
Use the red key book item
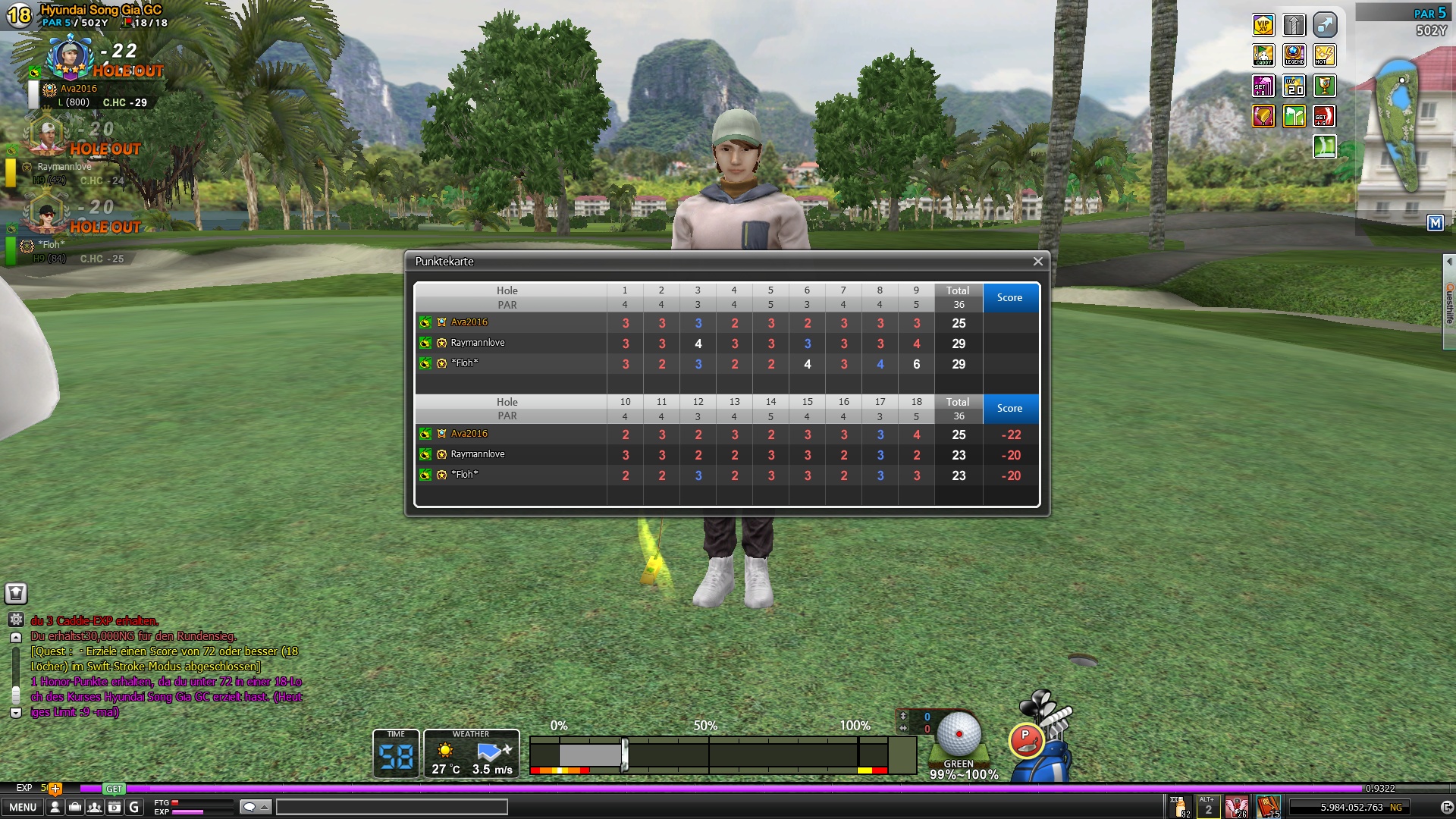[x=1268, y=807]
